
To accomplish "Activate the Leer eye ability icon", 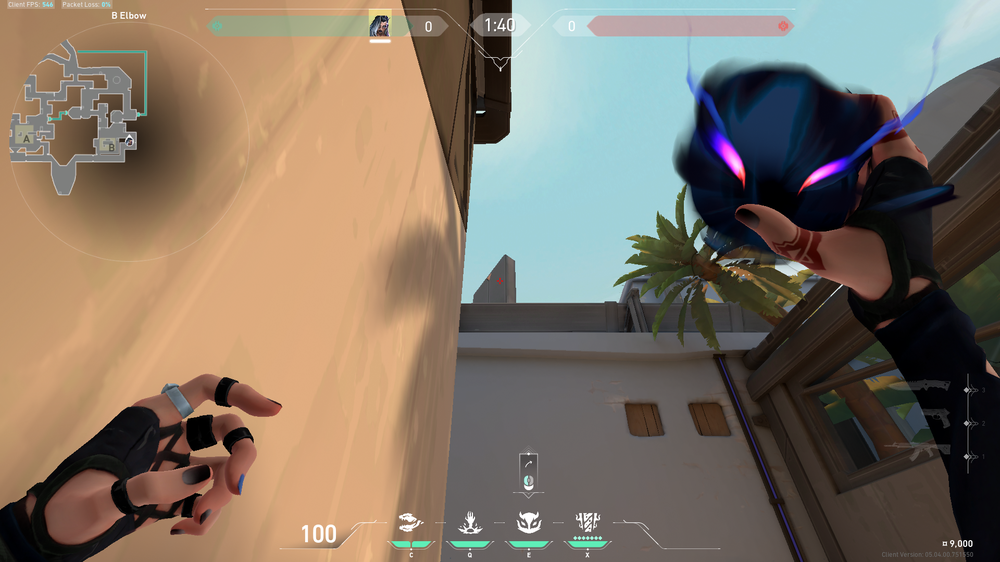I will point(411,521).
